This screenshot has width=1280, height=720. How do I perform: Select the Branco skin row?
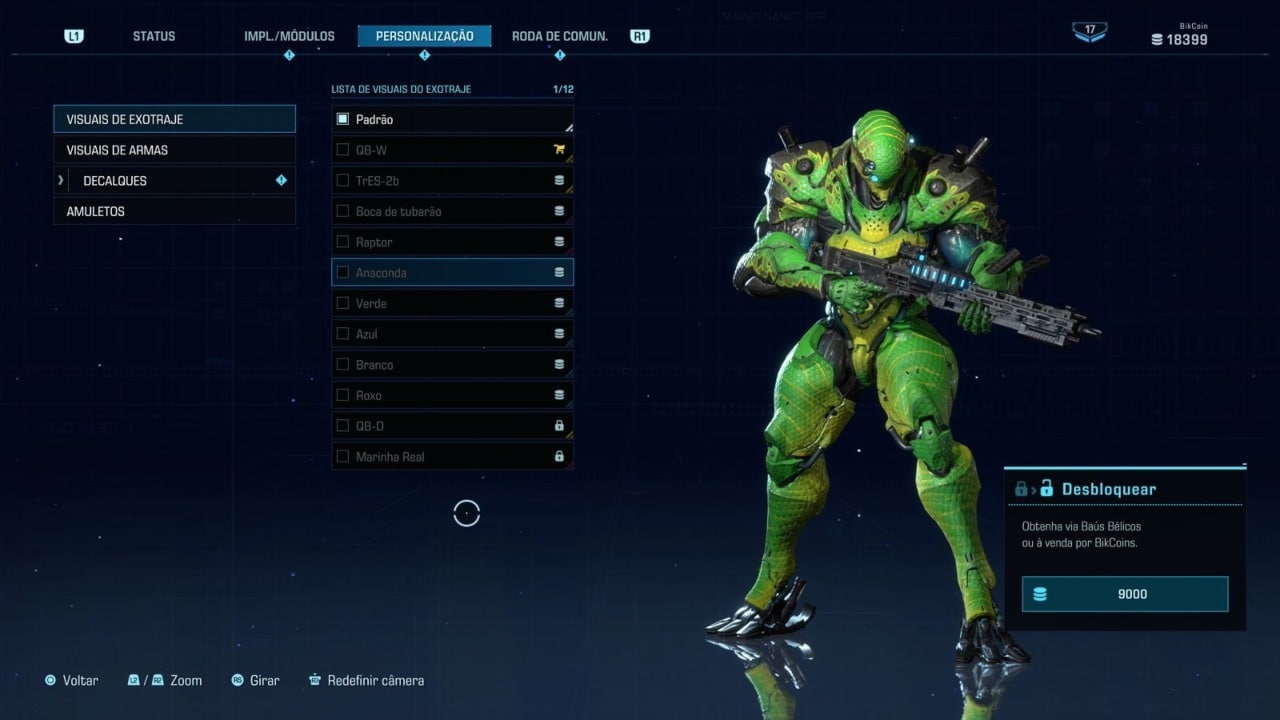(x=452, y=365)
